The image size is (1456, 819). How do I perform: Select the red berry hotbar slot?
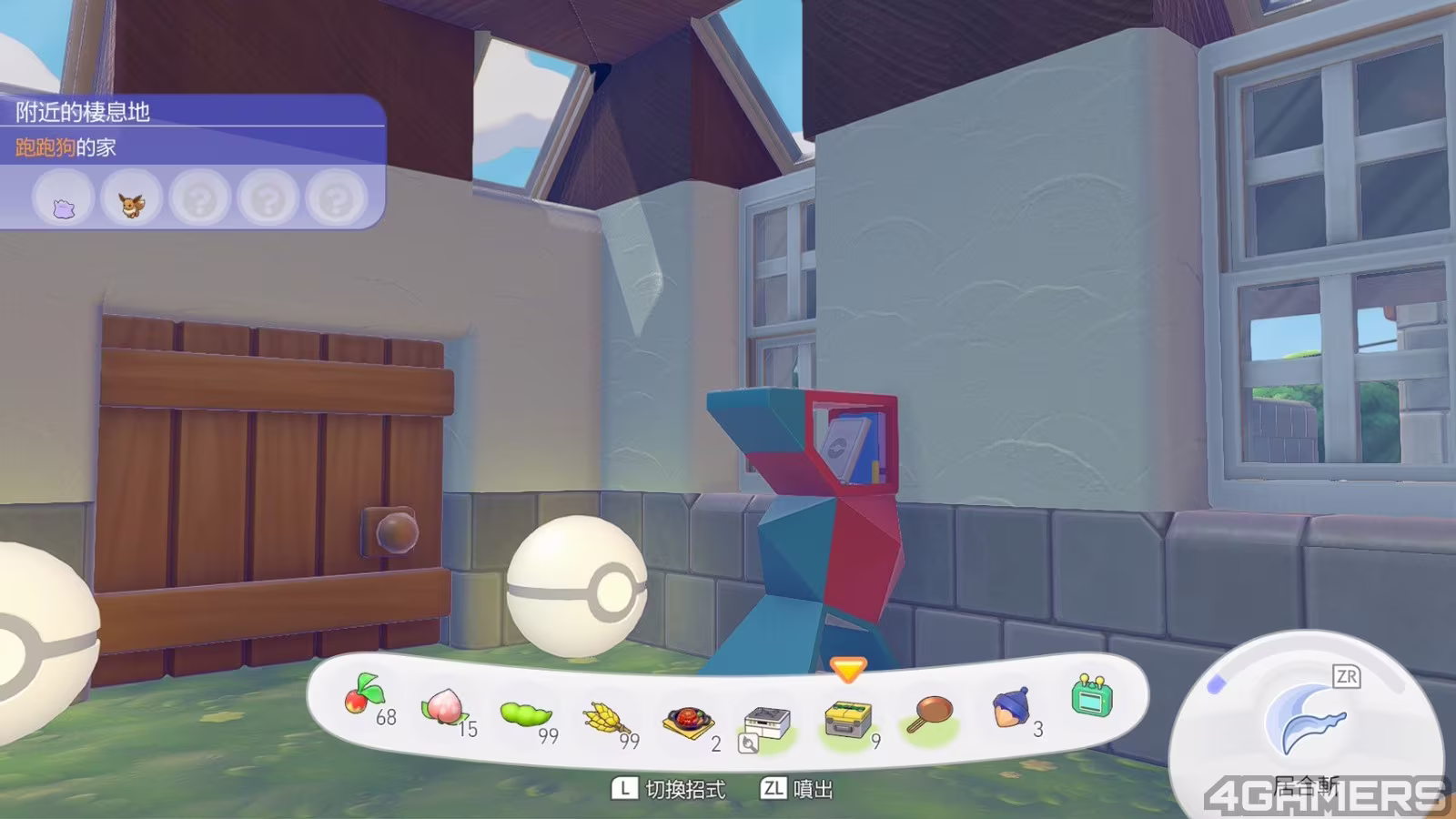click(363, 699)
